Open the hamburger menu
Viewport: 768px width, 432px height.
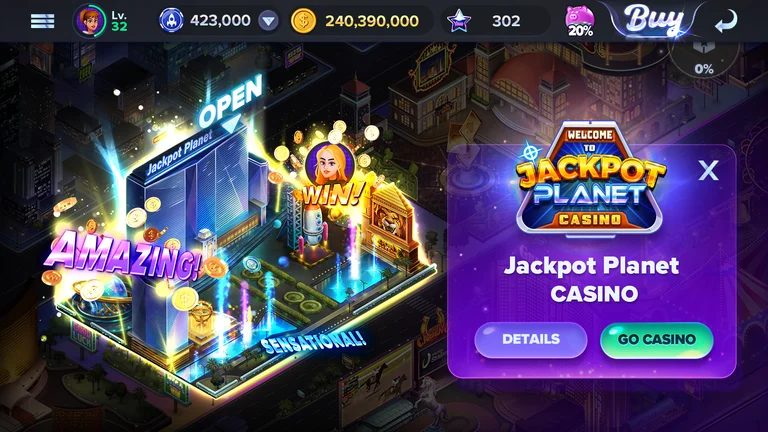click(42, 20)
